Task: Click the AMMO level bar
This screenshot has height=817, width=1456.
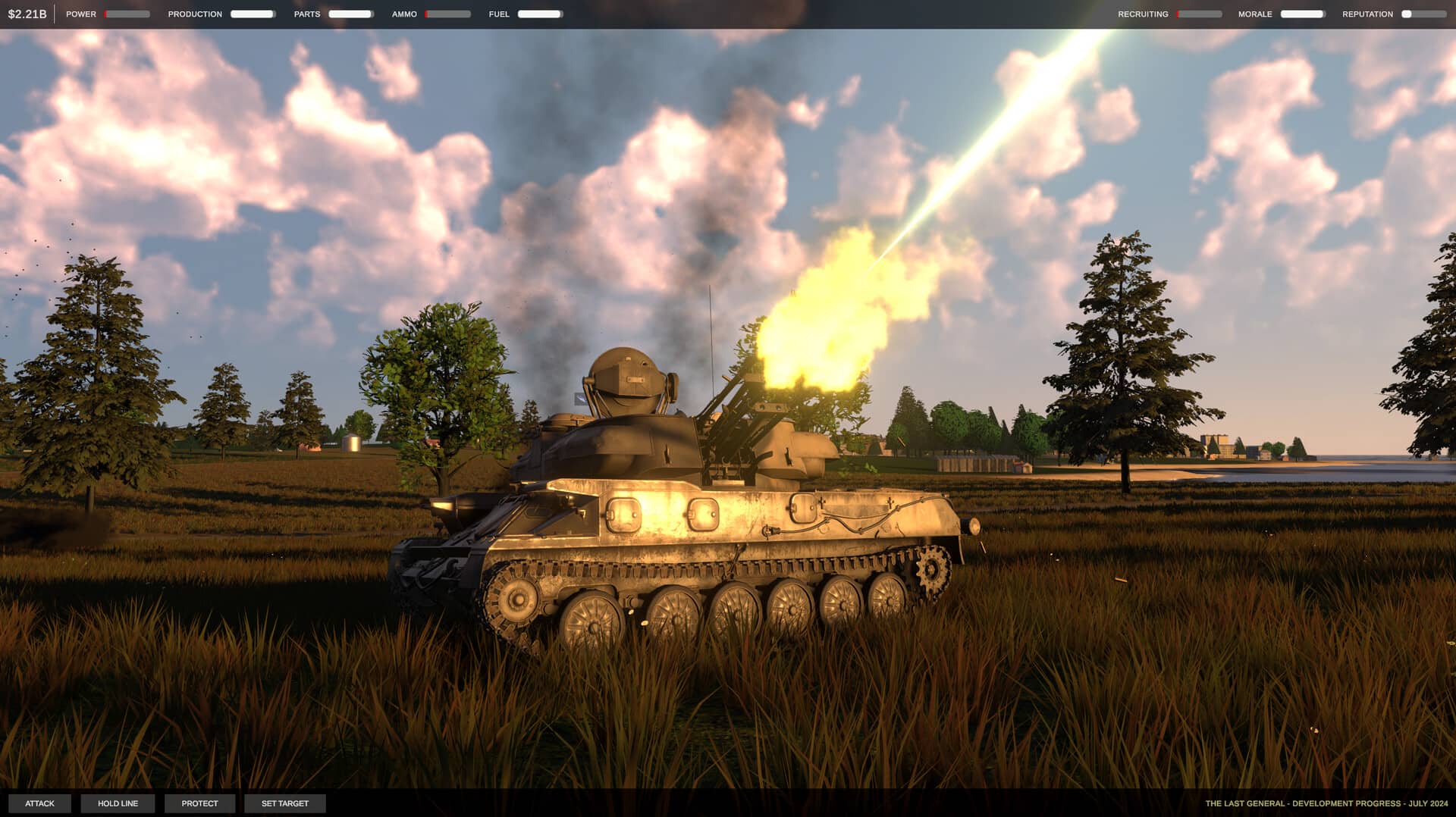Action: point(449,14)
